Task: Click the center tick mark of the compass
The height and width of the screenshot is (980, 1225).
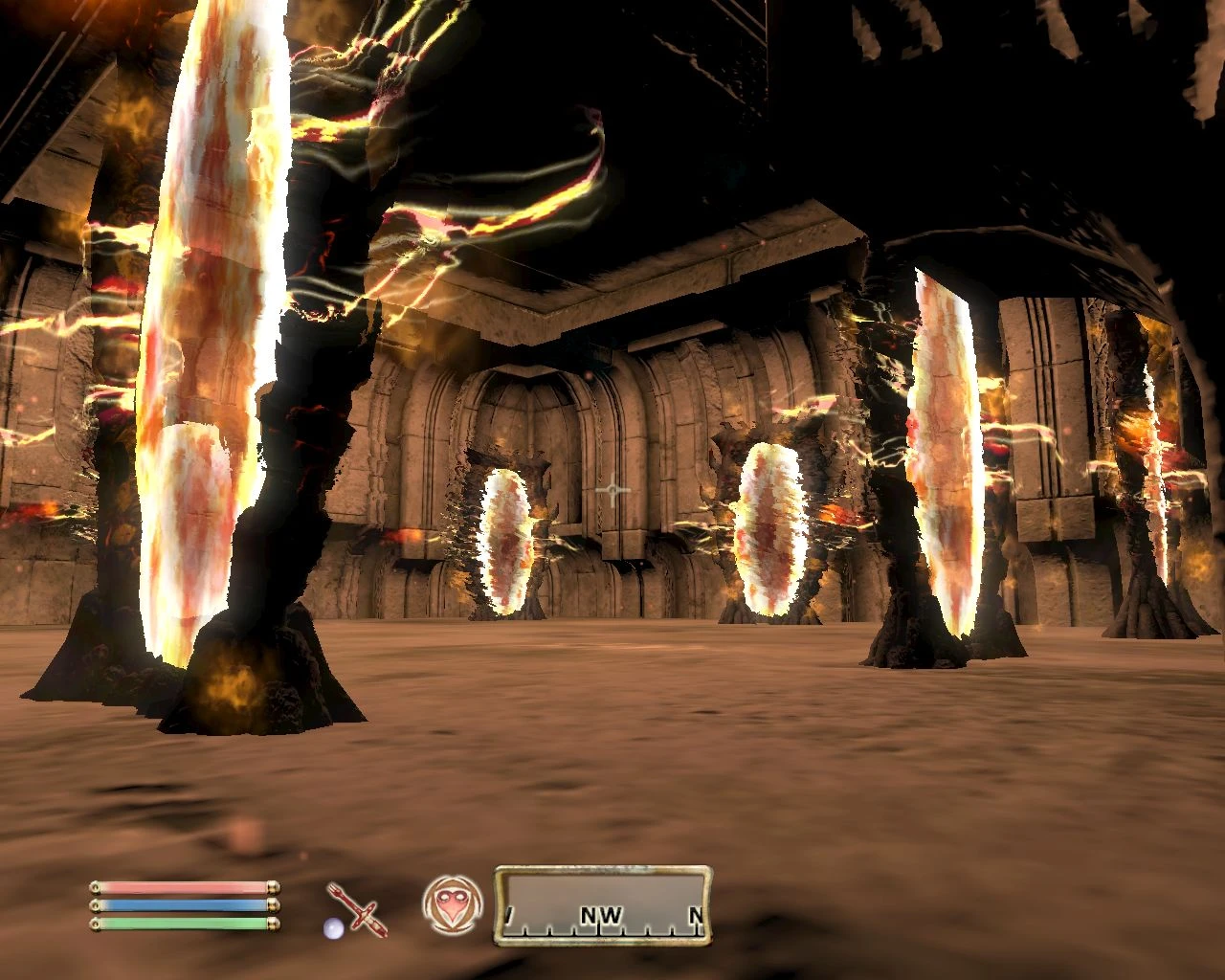Action: (x=601, y=929)
